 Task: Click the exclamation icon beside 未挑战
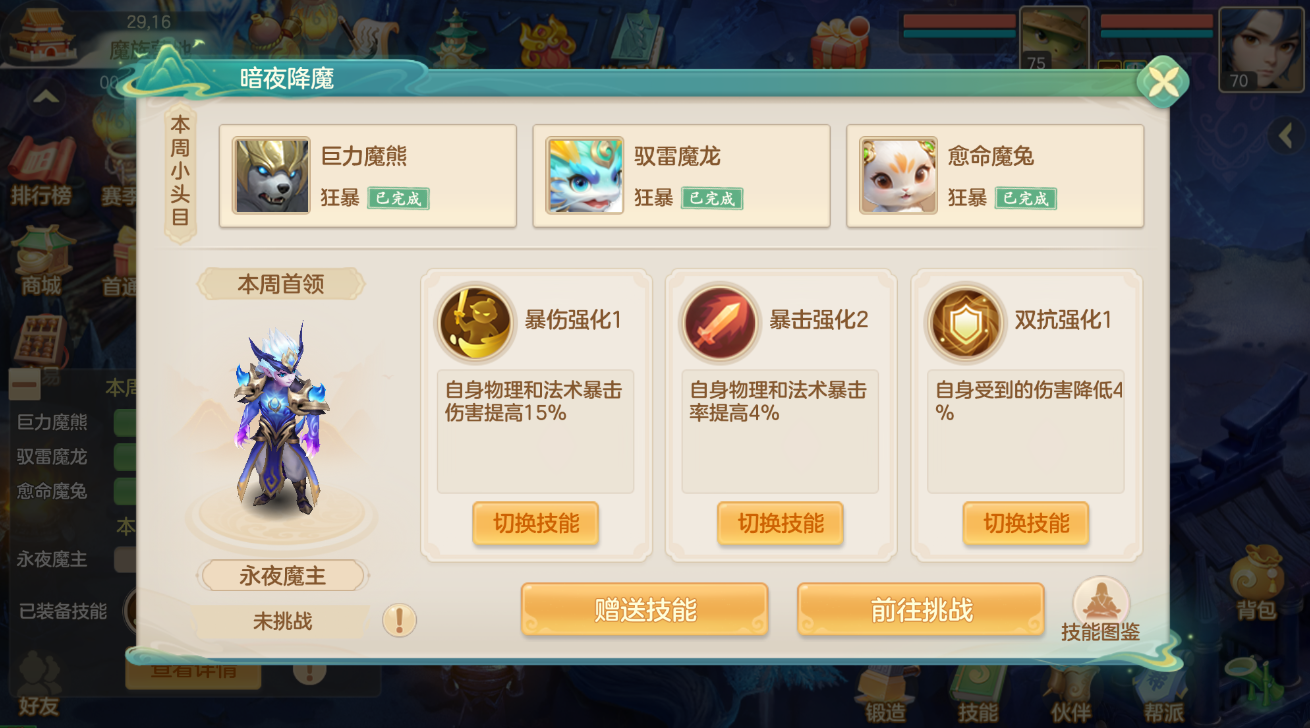tap(399, 620)
